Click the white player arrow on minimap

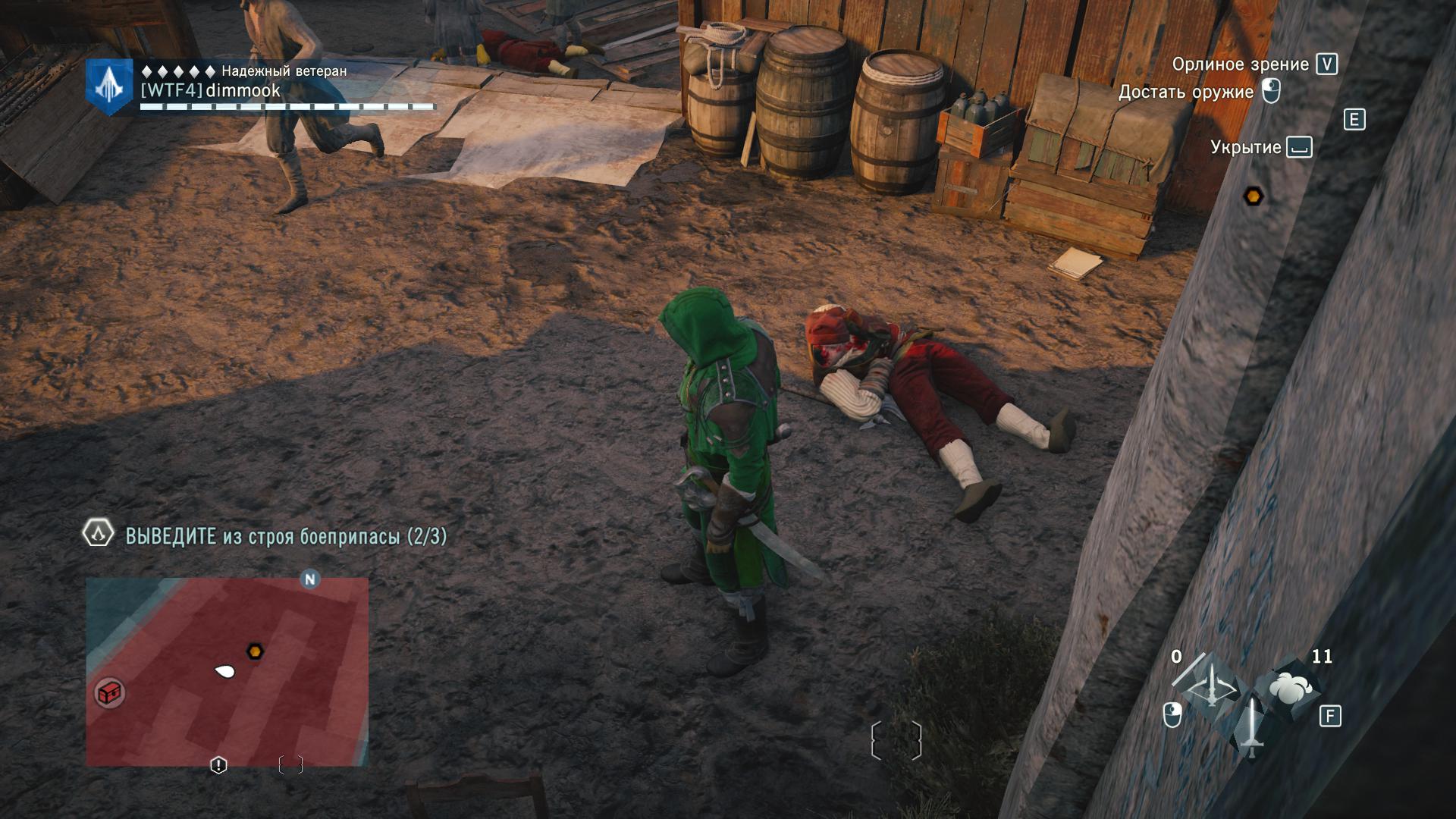click(x=224, y=671)
